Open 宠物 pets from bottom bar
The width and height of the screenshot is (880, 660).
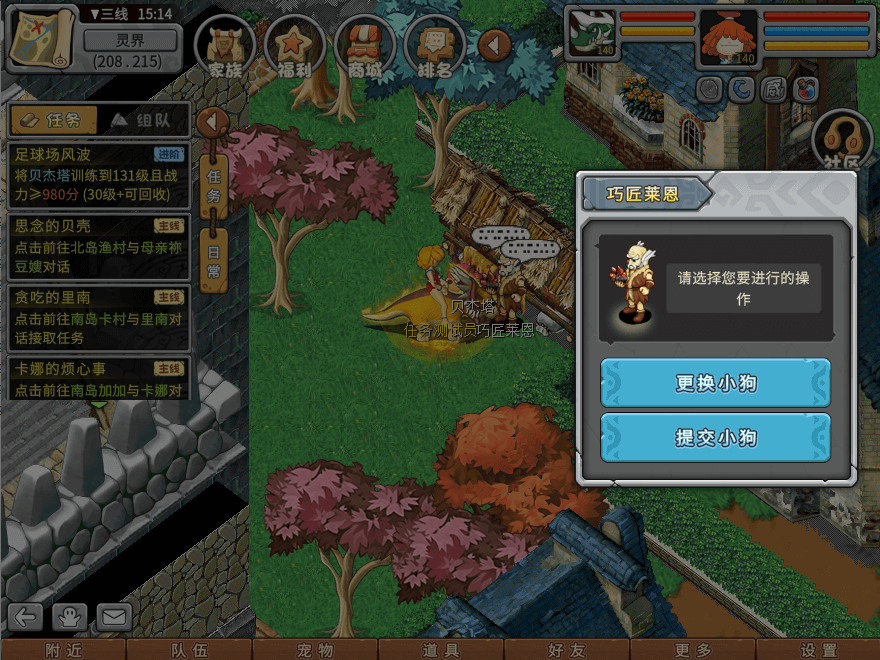(x=314, y=650)
